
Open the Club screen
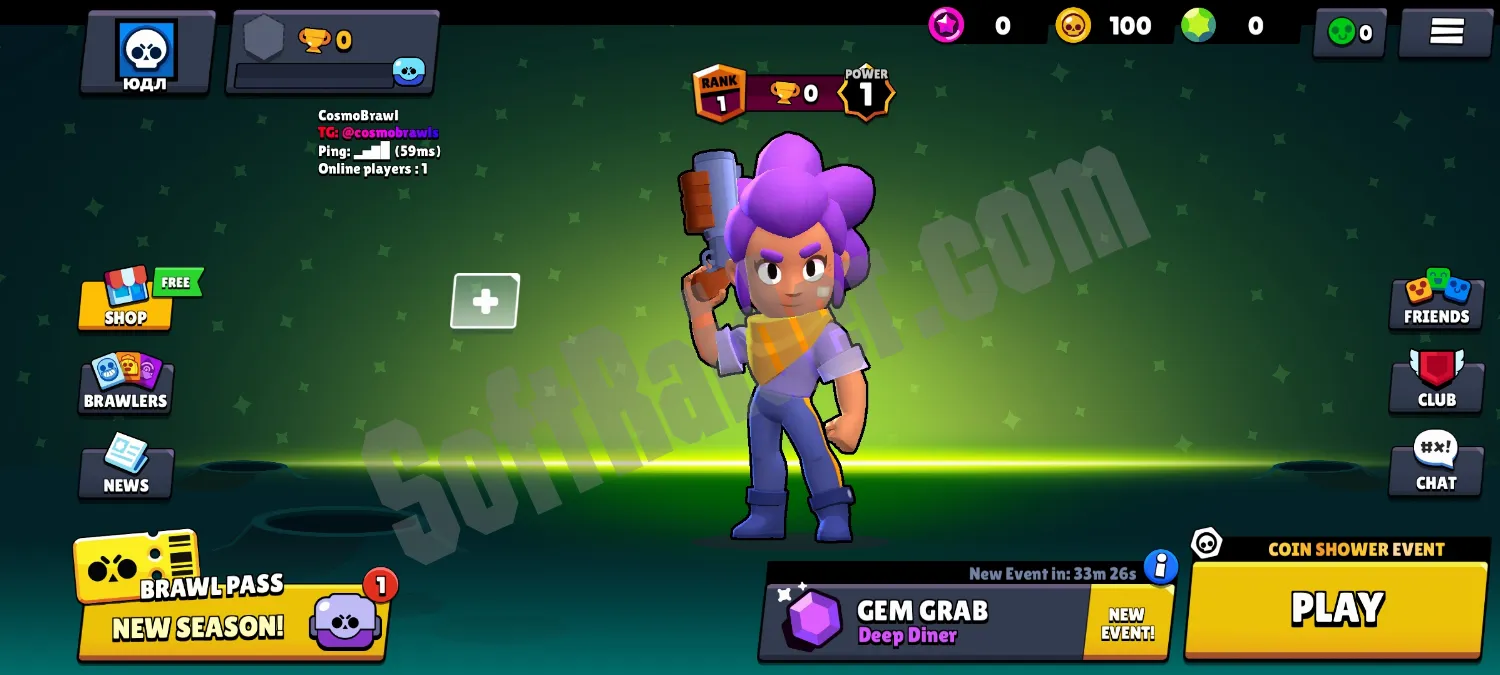pyautogui.click(x=1436, y=382)
